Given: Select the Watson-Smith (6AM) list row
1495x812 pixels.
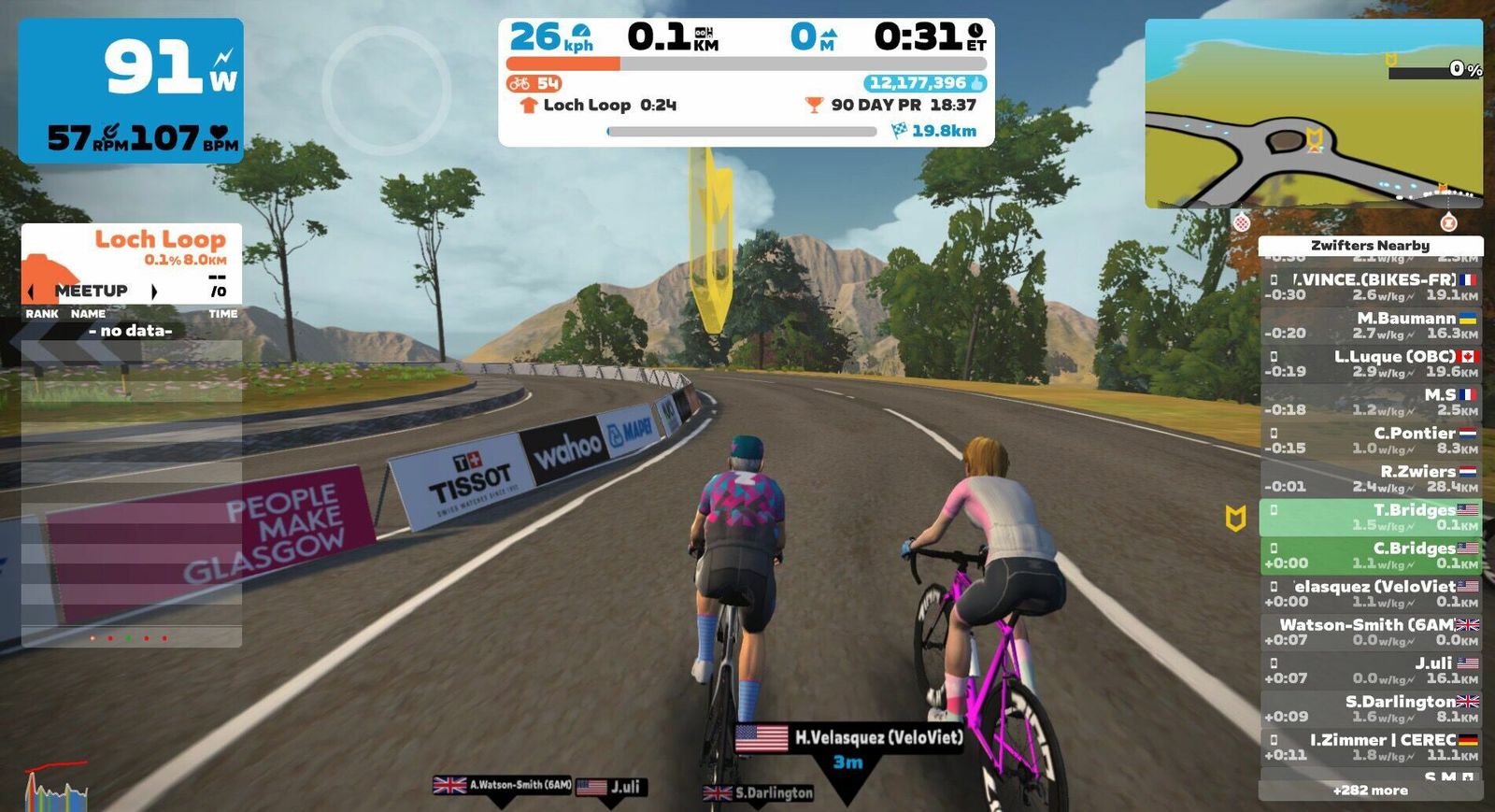Looking at the screenshot, I should click(x=1370, y=632).
